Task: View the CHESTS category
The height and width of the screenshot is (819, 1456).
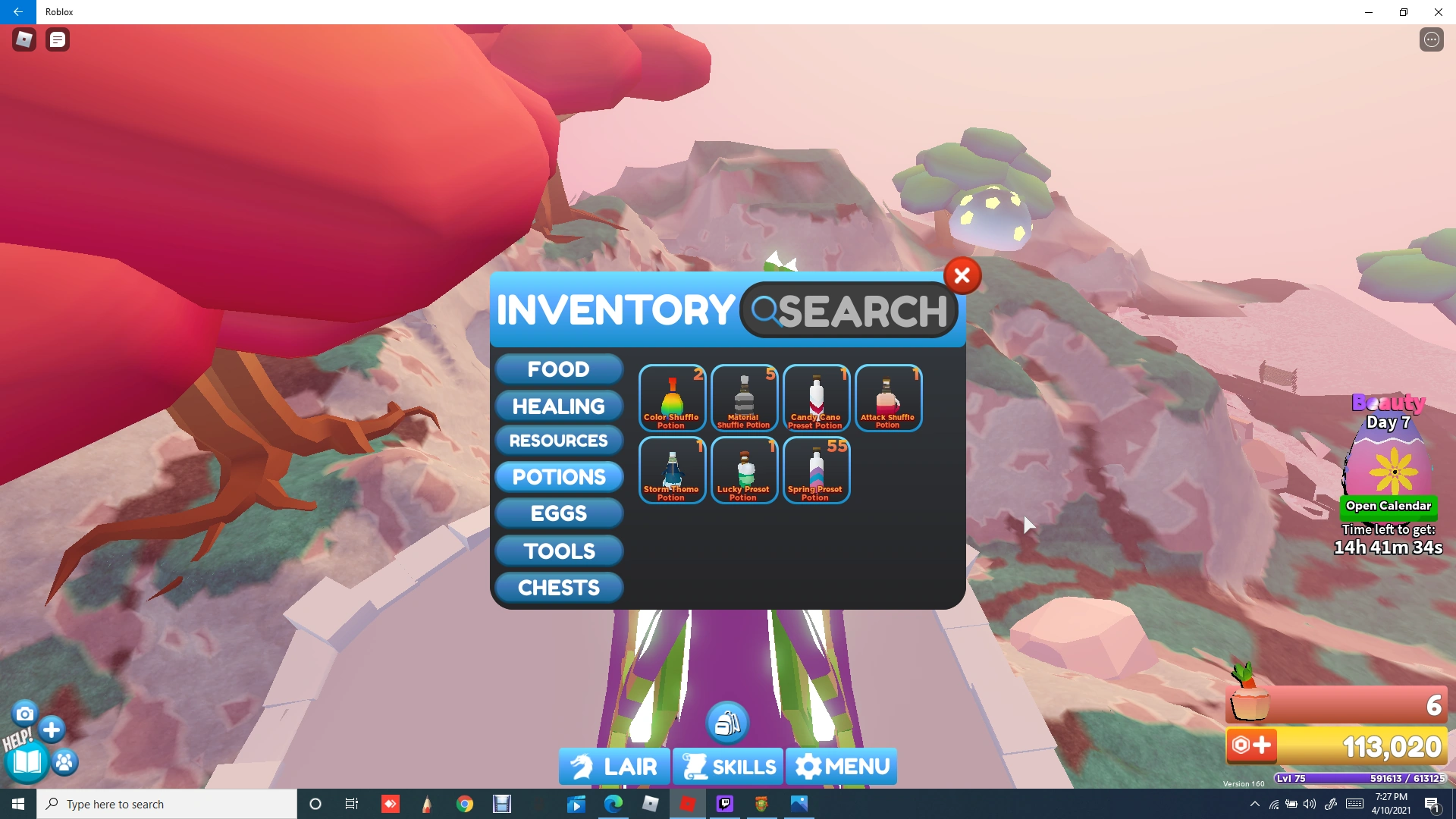Action: pyautogui.click(x=558, y=587)
